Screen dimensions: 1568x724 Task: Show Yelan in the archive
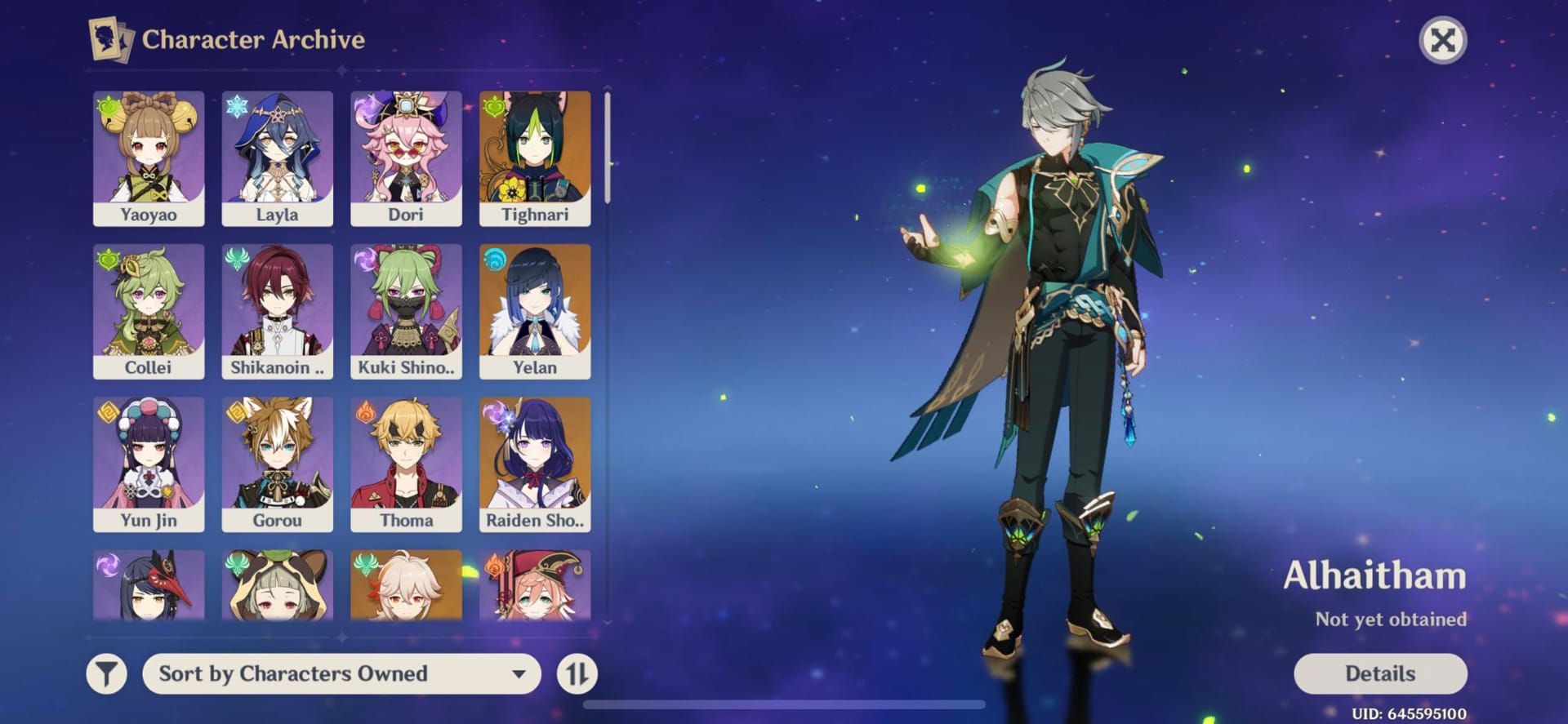pyautogui.click(x=535, y=311)
